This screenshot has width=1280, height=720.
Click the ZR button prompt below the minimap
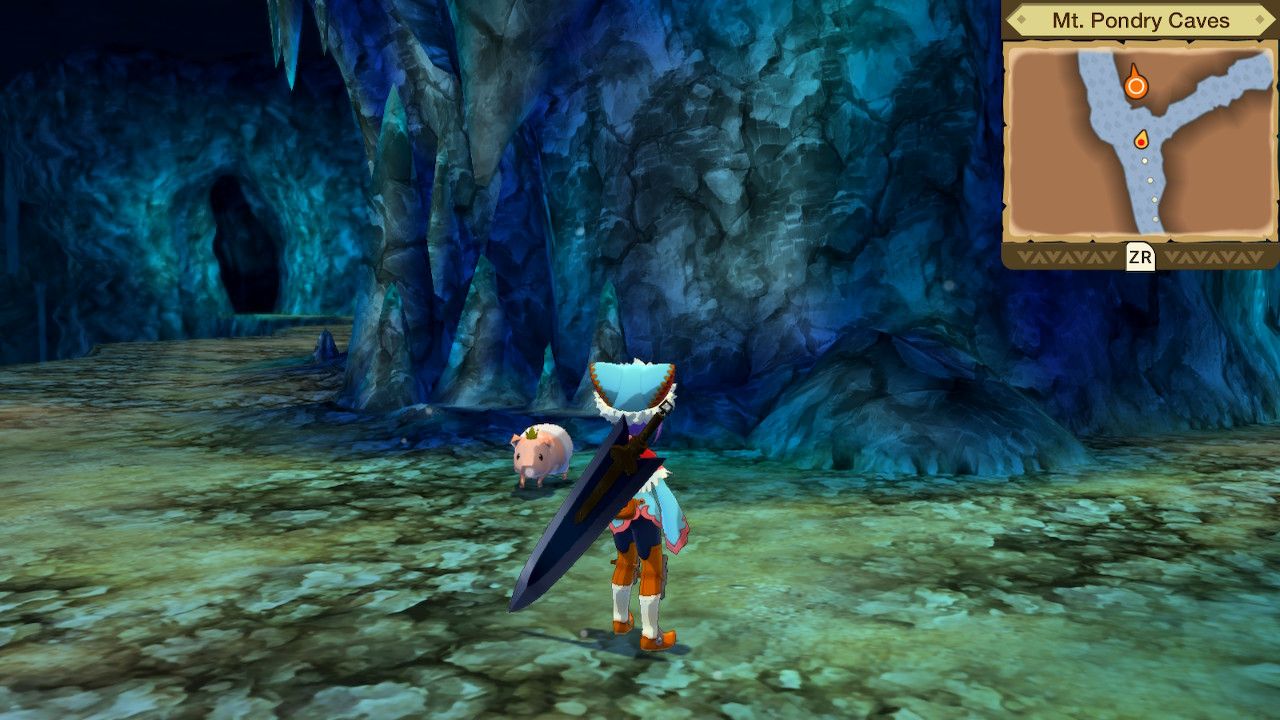tap(1141, 255)
